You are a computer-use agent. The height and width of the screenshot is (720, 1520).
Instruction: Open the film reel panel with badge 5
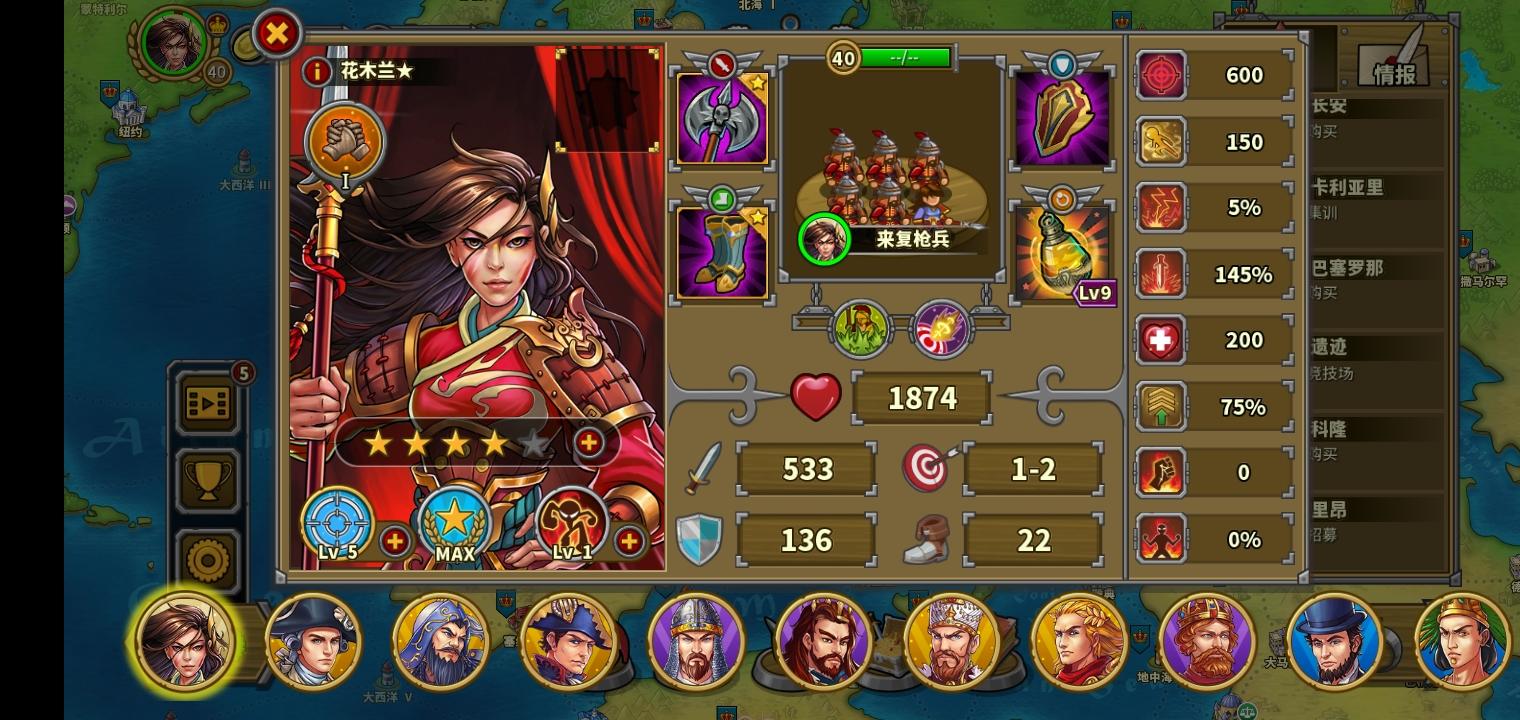207,403
